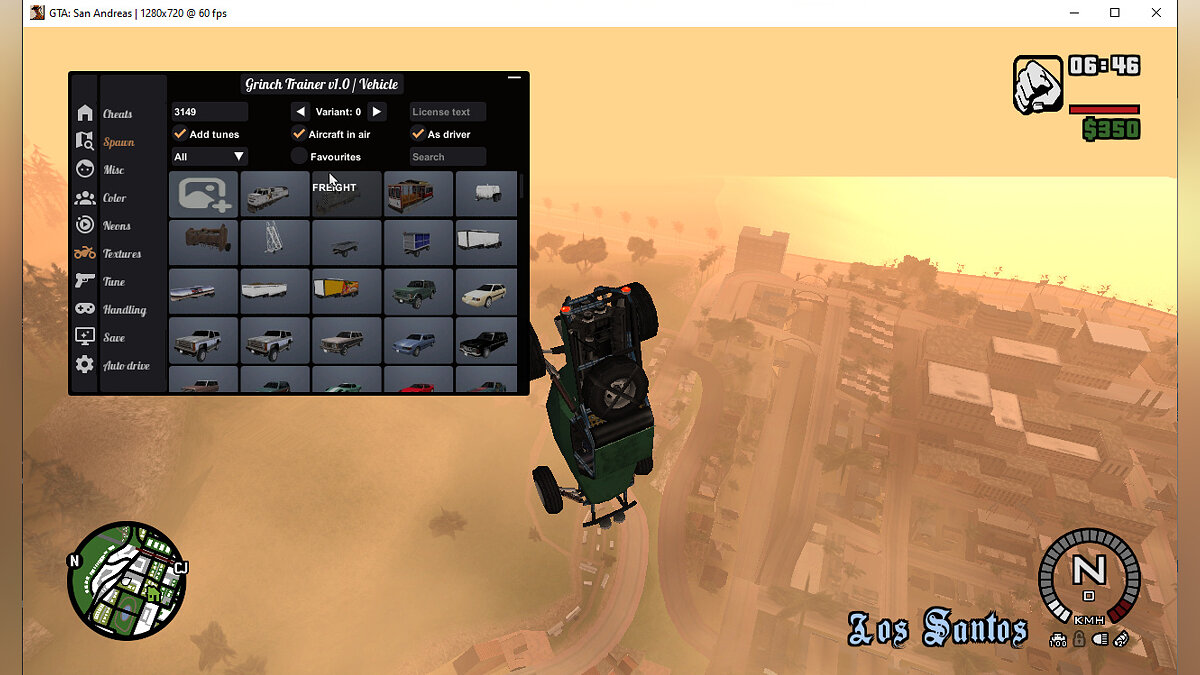Open the Color section
Viewport: 1200px width, 675px height.
pyautogui.click(x=114, y=198)
